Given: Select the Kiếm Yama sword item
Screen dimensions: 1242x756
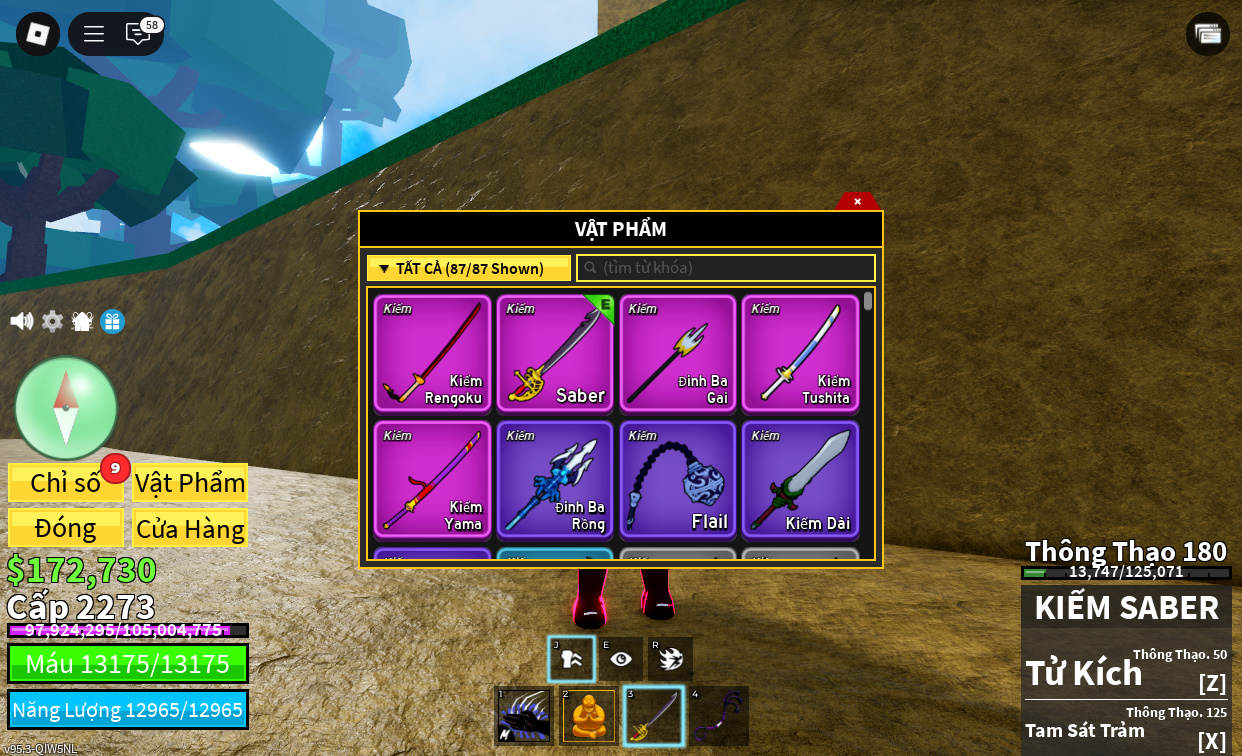Looking at the screenshot, I should [433, 480].
